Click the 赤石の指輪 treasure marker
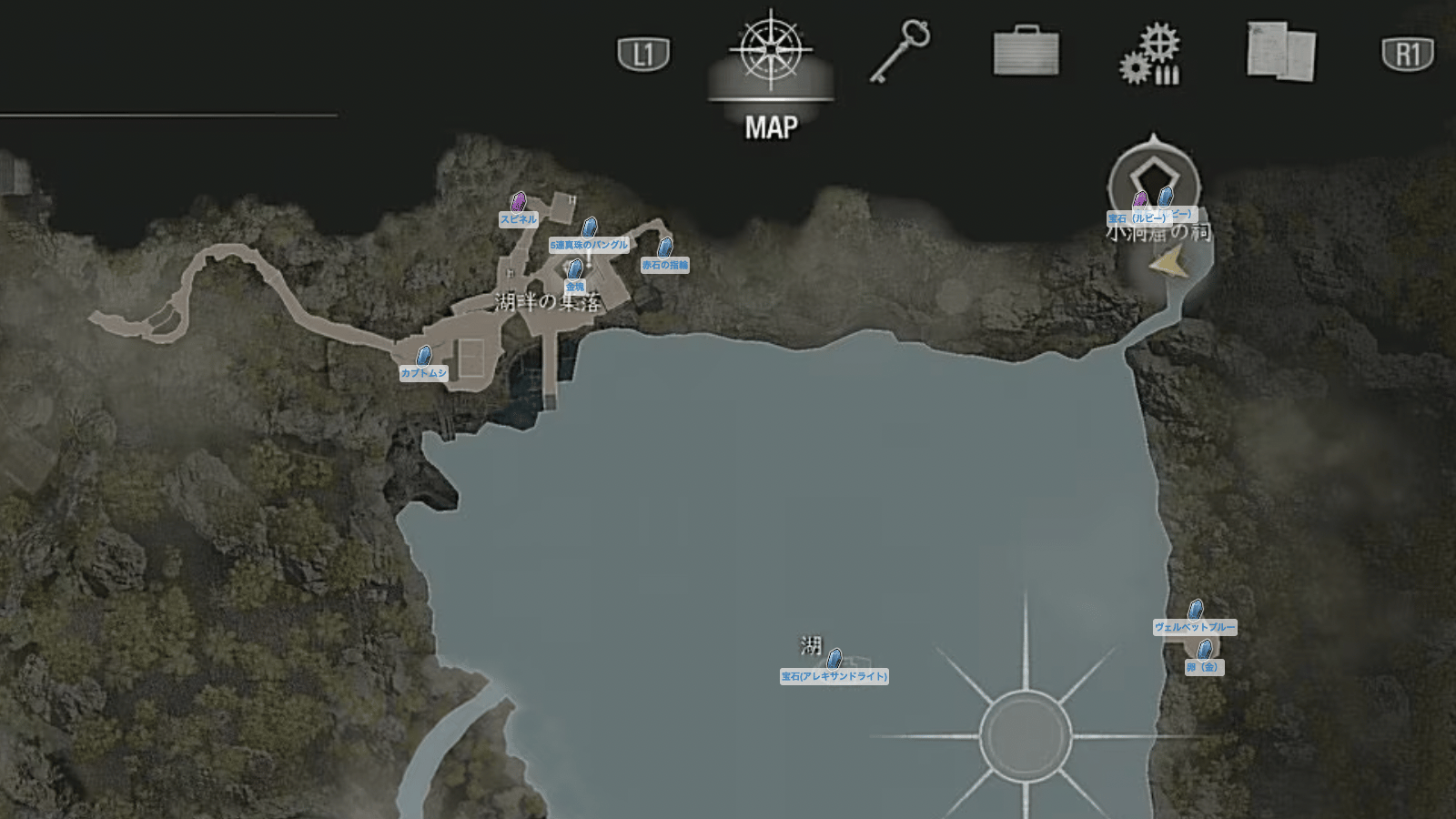Screen dimensions: 1456x819 click(x=665, y=248)
